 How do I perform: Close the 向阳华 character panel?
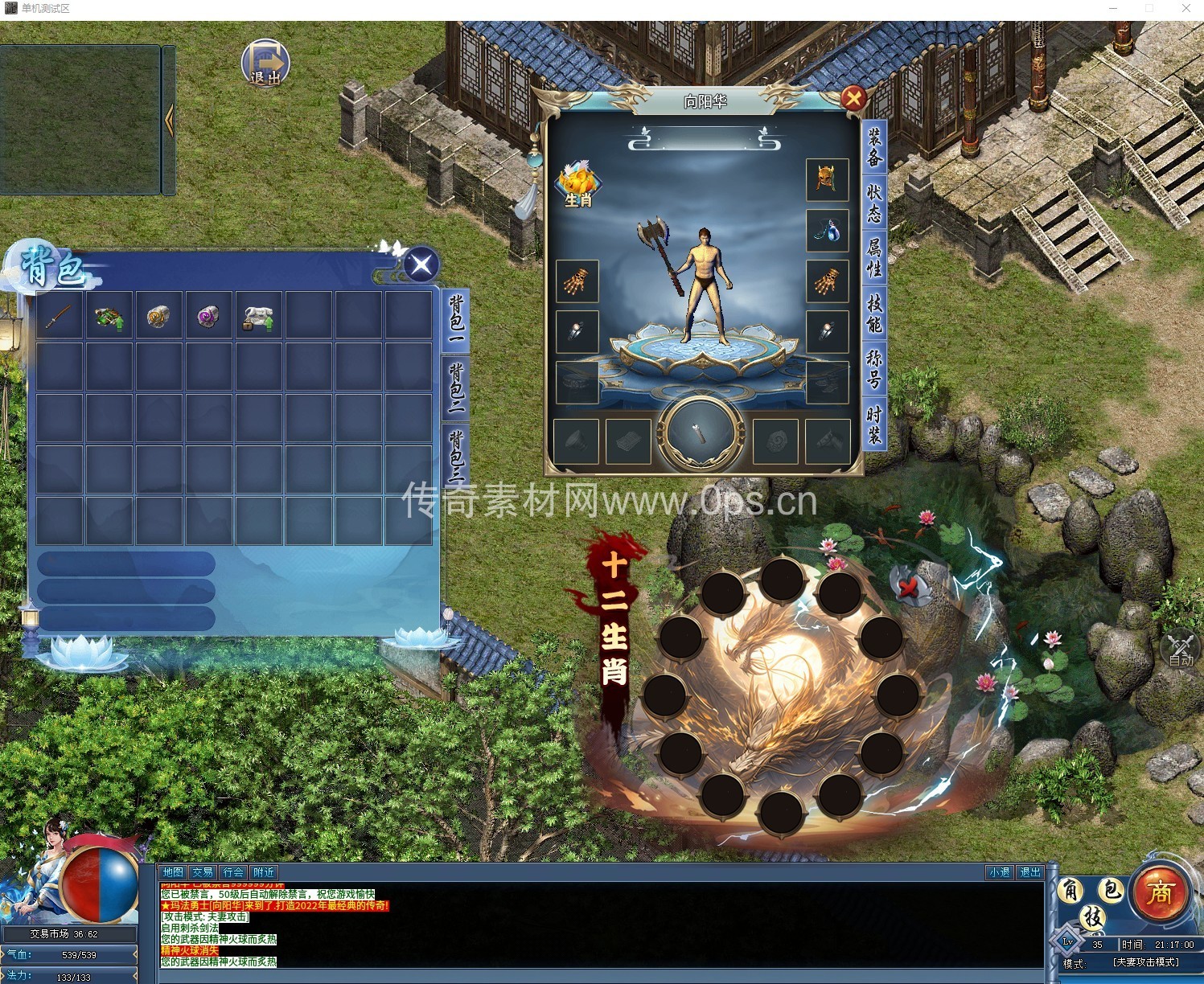(x=853, y=99)
